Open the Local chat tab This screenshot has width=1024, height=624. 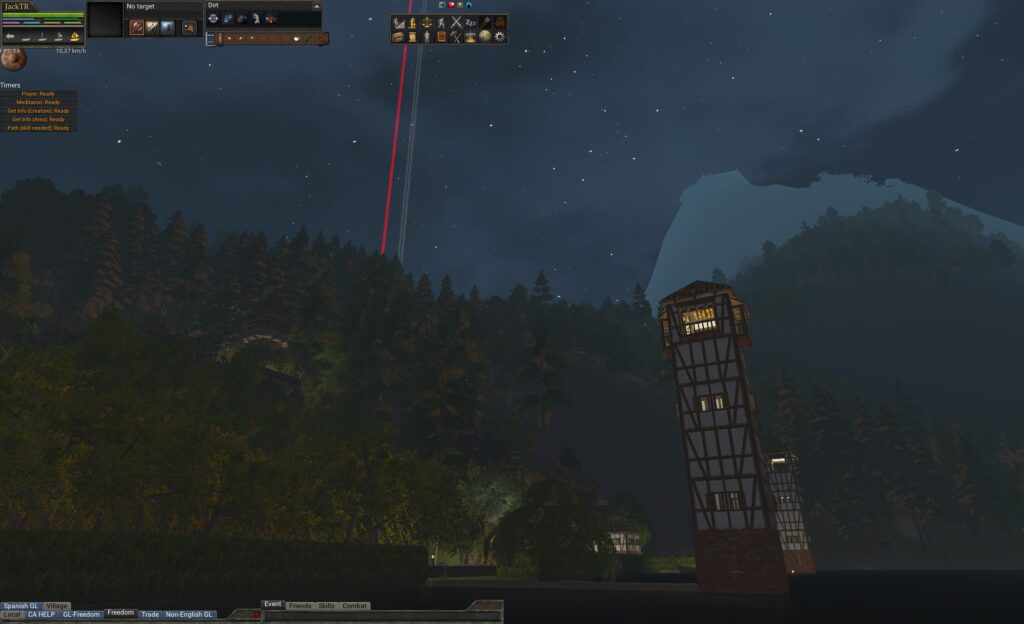pos(12,614)
